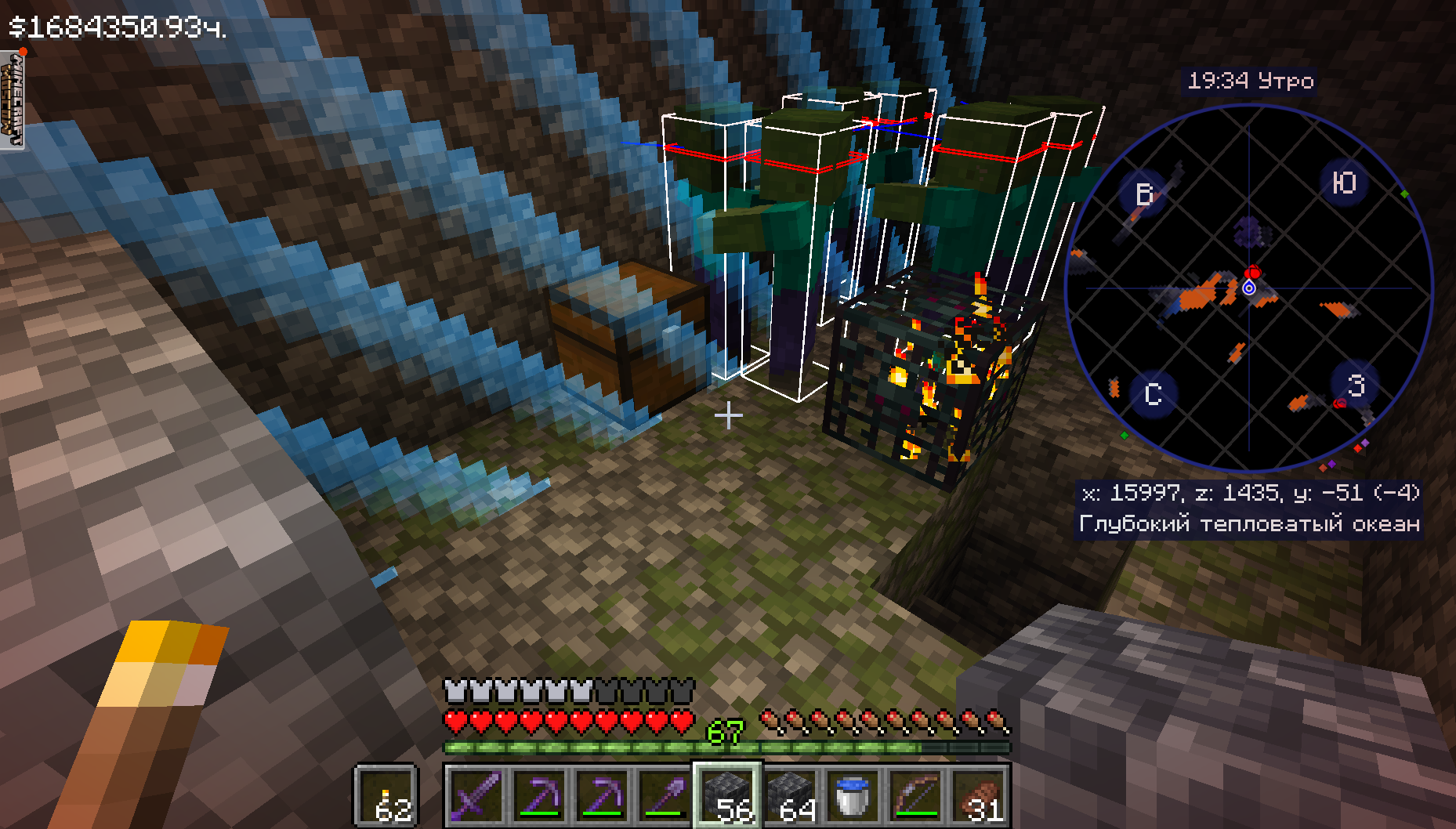
Task: Choose the stone block stack of 64
Action: [x=789, y=795]
